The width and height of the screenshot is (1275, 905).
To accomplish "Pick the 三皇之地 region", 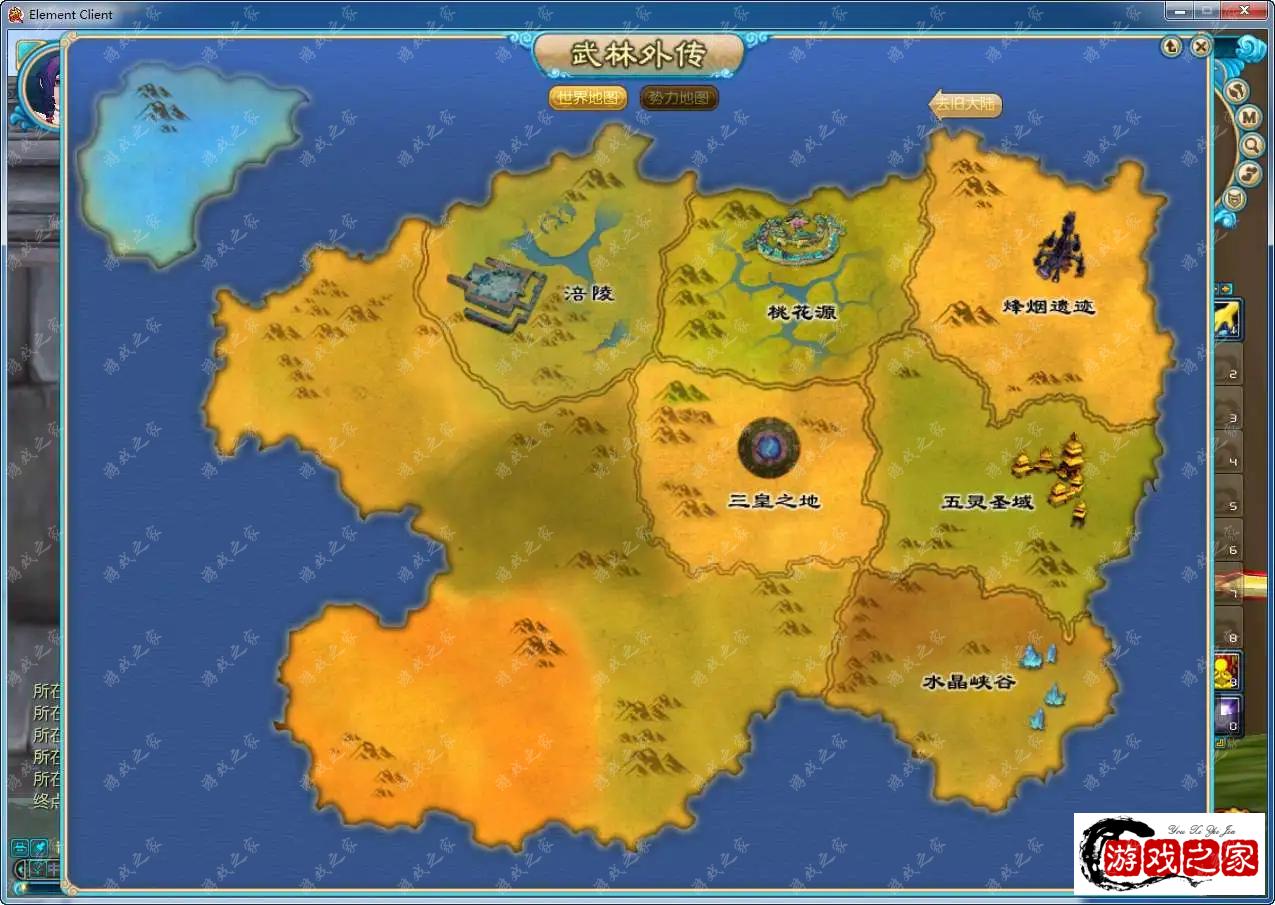I will tap(774, 500).
